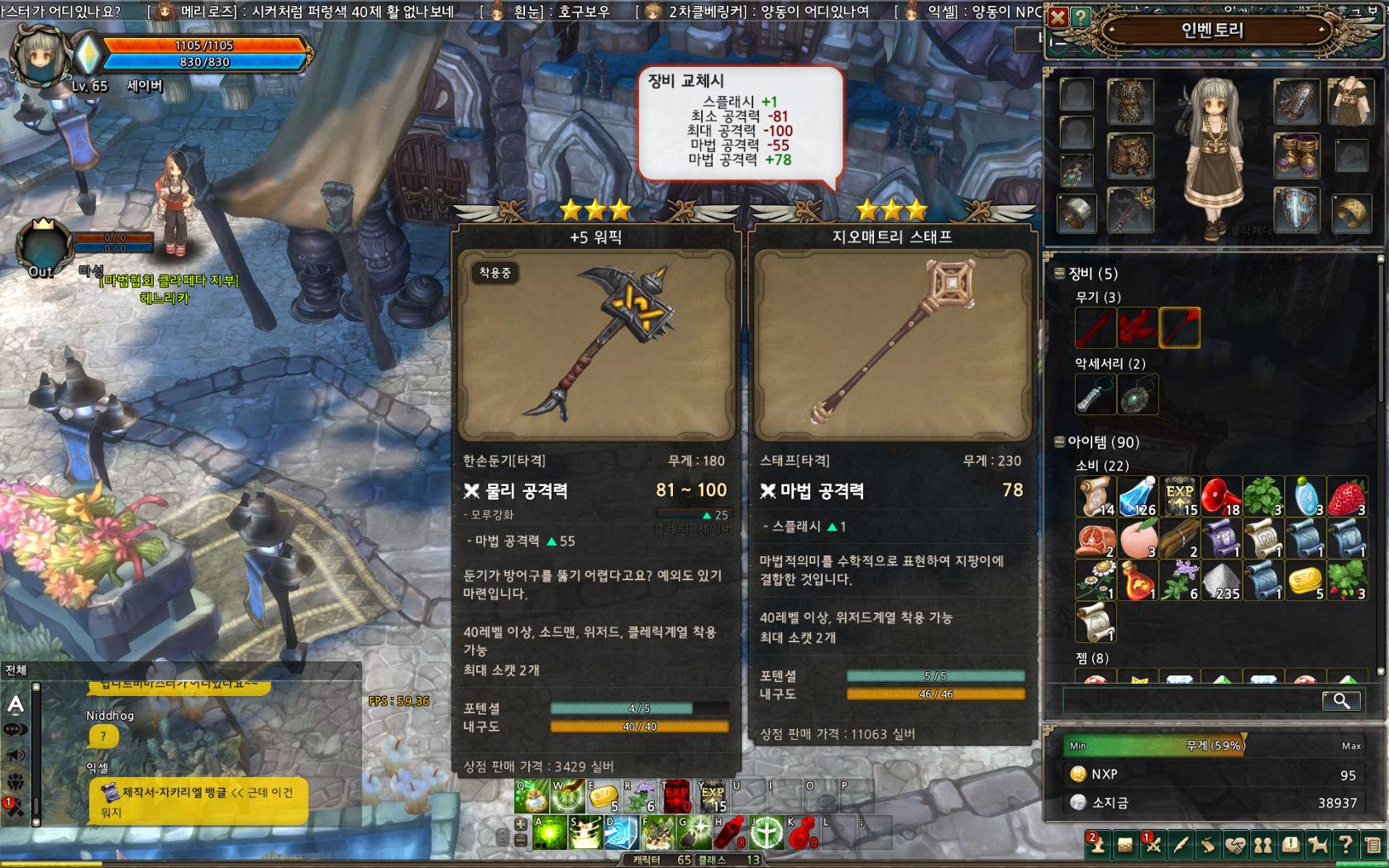This screenshot has height=868, width=1389.
Task: Focus the inventory search text field
Action: tap(1191, 701)
